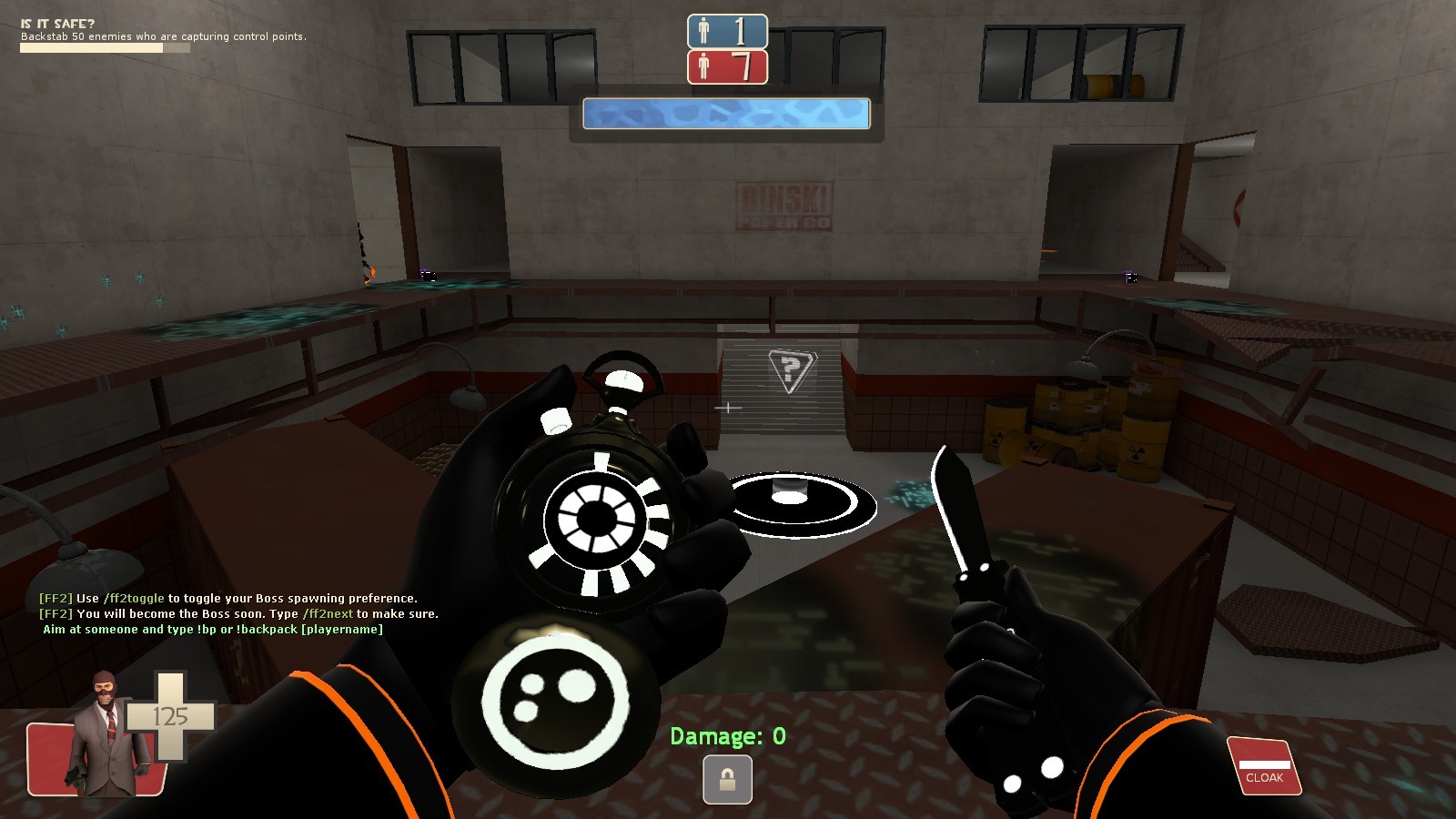Click the padlock icon near the damage counter

(x=726, y=778)
